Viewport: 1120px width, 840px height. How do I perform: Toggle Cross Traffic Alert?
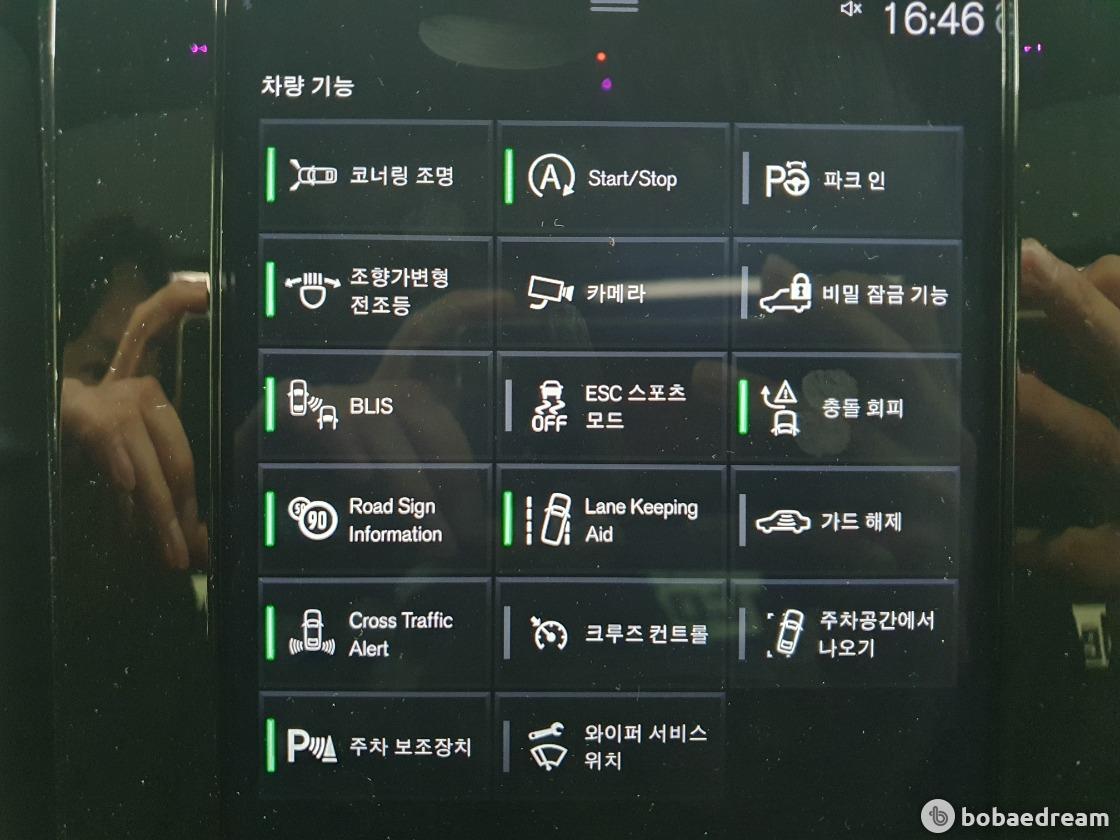coord(376,634)
